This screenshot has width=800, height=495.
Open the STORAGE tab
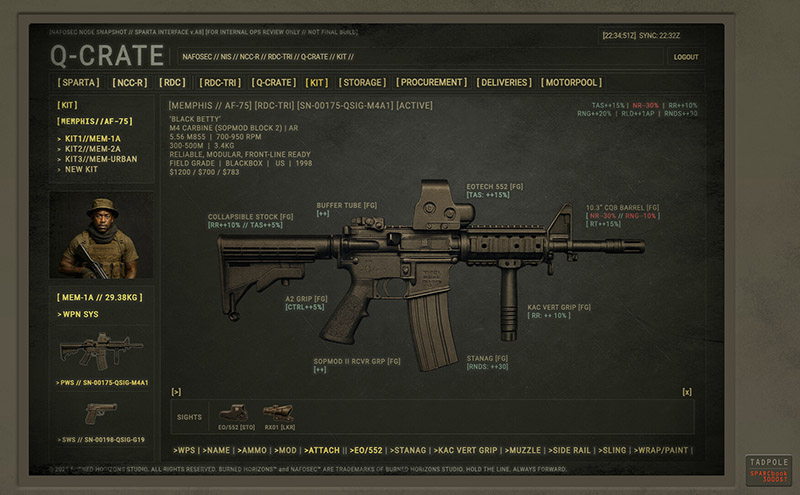[x=361, y=82]
